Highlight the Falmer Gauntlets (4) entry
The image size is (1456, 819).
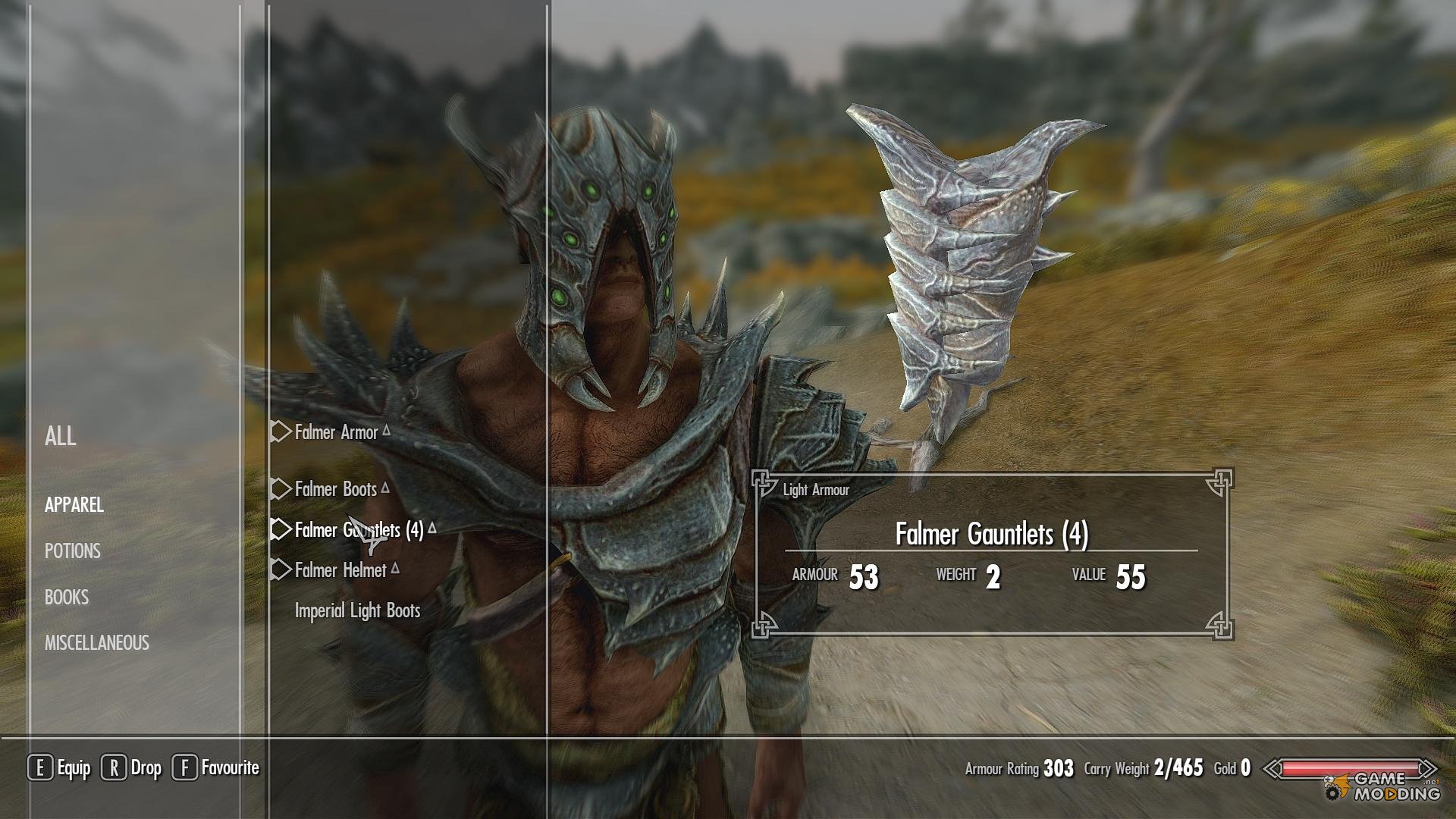(x=359, y=530)
